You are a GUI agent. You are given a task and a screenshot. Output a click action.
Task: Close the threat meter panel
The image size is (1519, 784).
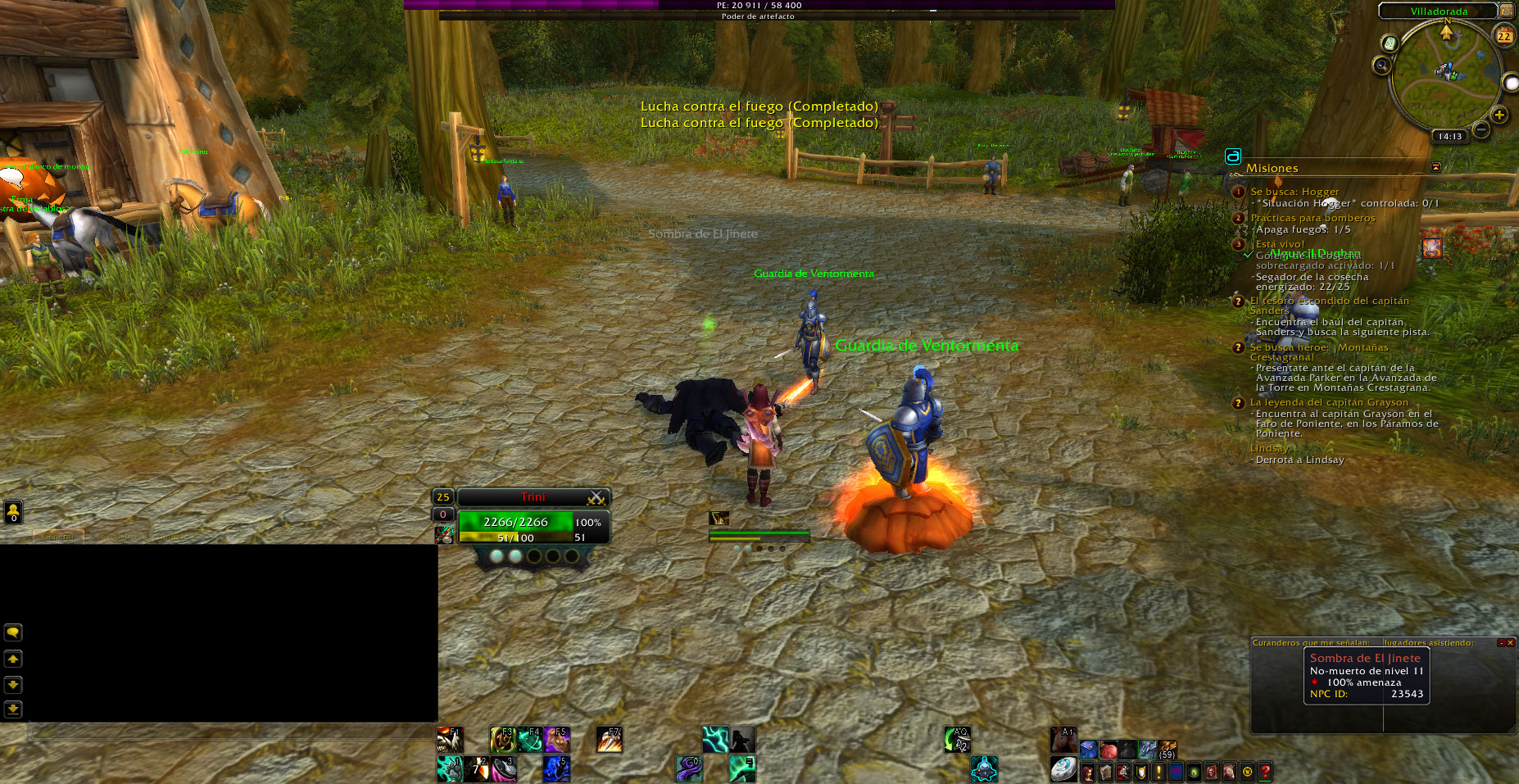pyautogui.click(x=1510, y=642)
